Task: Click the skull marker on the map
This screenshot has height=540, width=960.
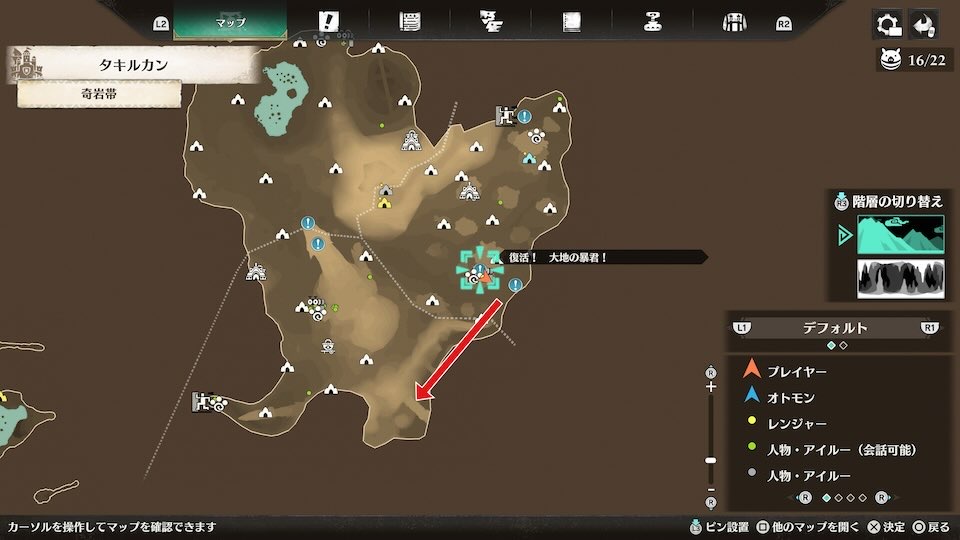Action: (328, 346)
